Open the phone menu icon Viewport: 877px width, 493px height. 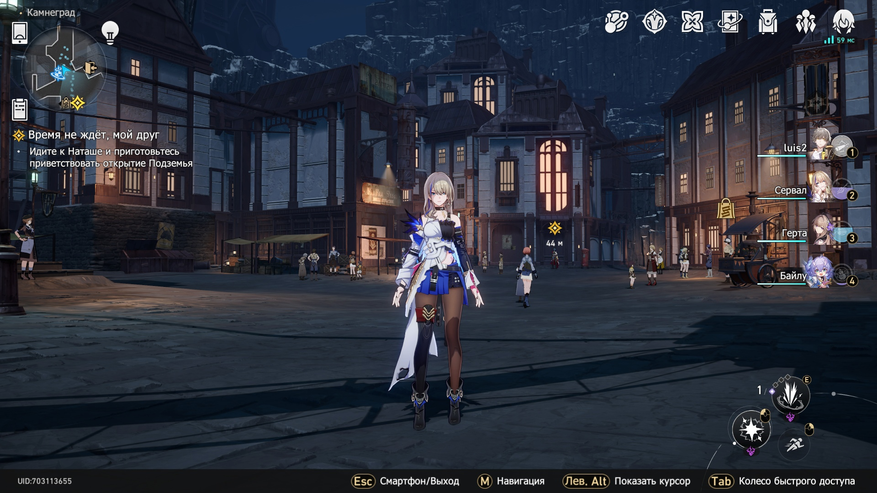[19, 33]
